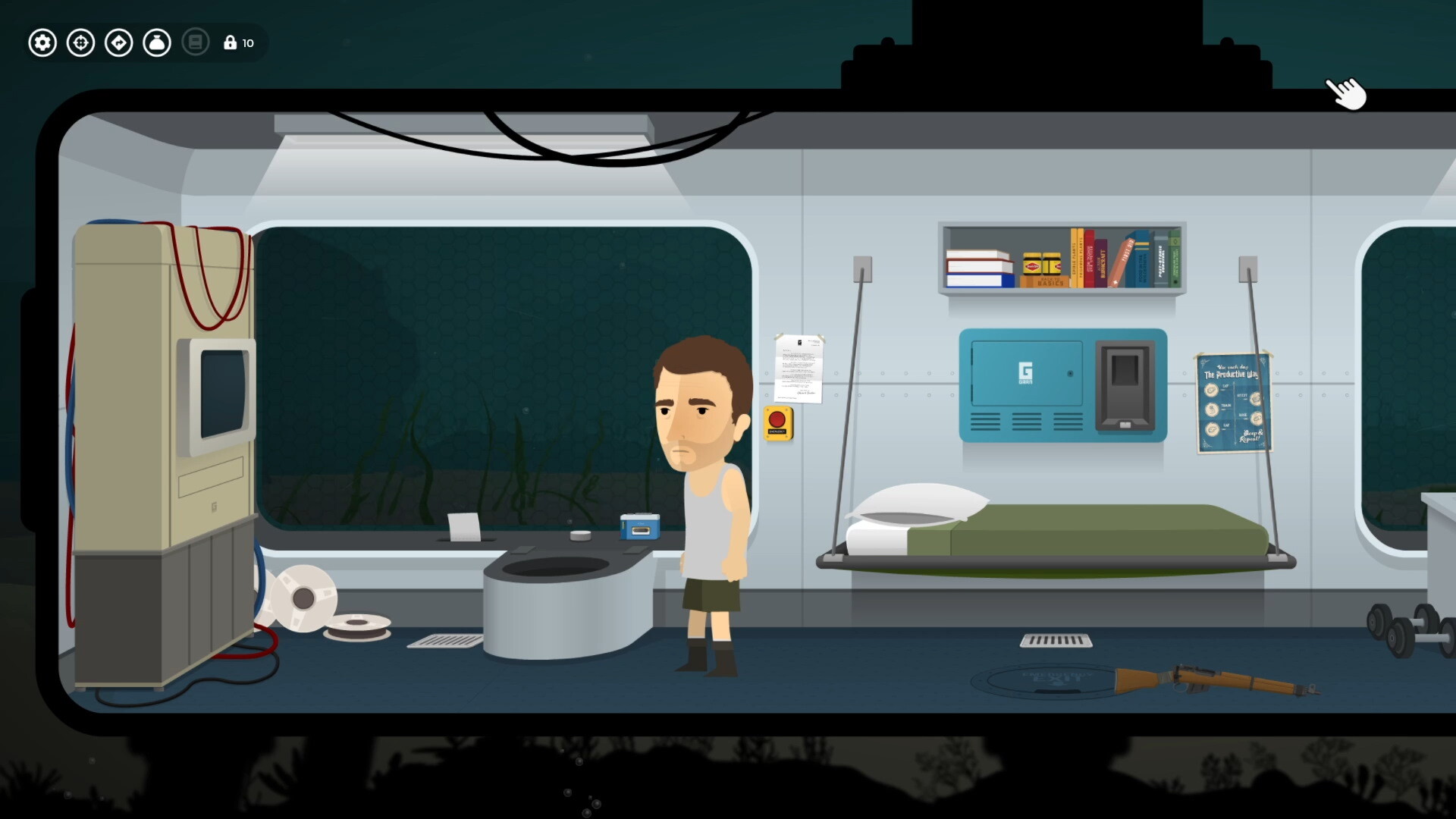Examine the note pinned to the wall
1456x819 pixels.
click(x=798, y=366)
